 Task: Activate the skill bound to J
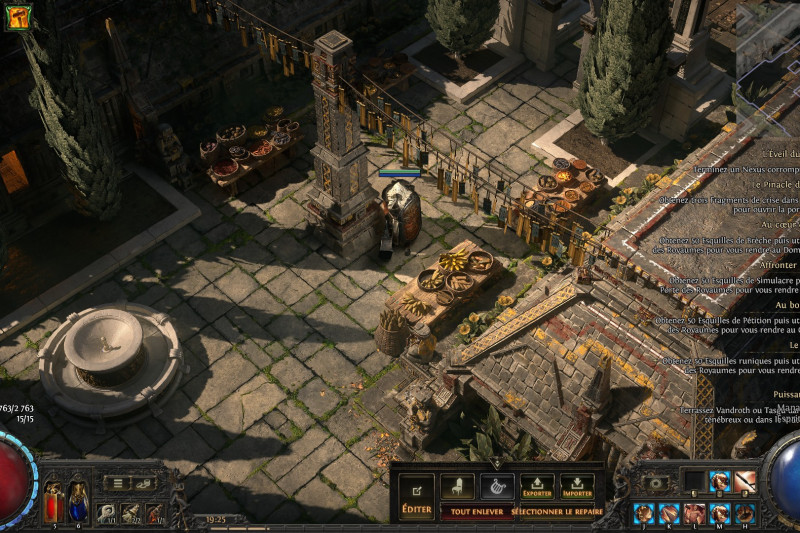coord(644,513)
